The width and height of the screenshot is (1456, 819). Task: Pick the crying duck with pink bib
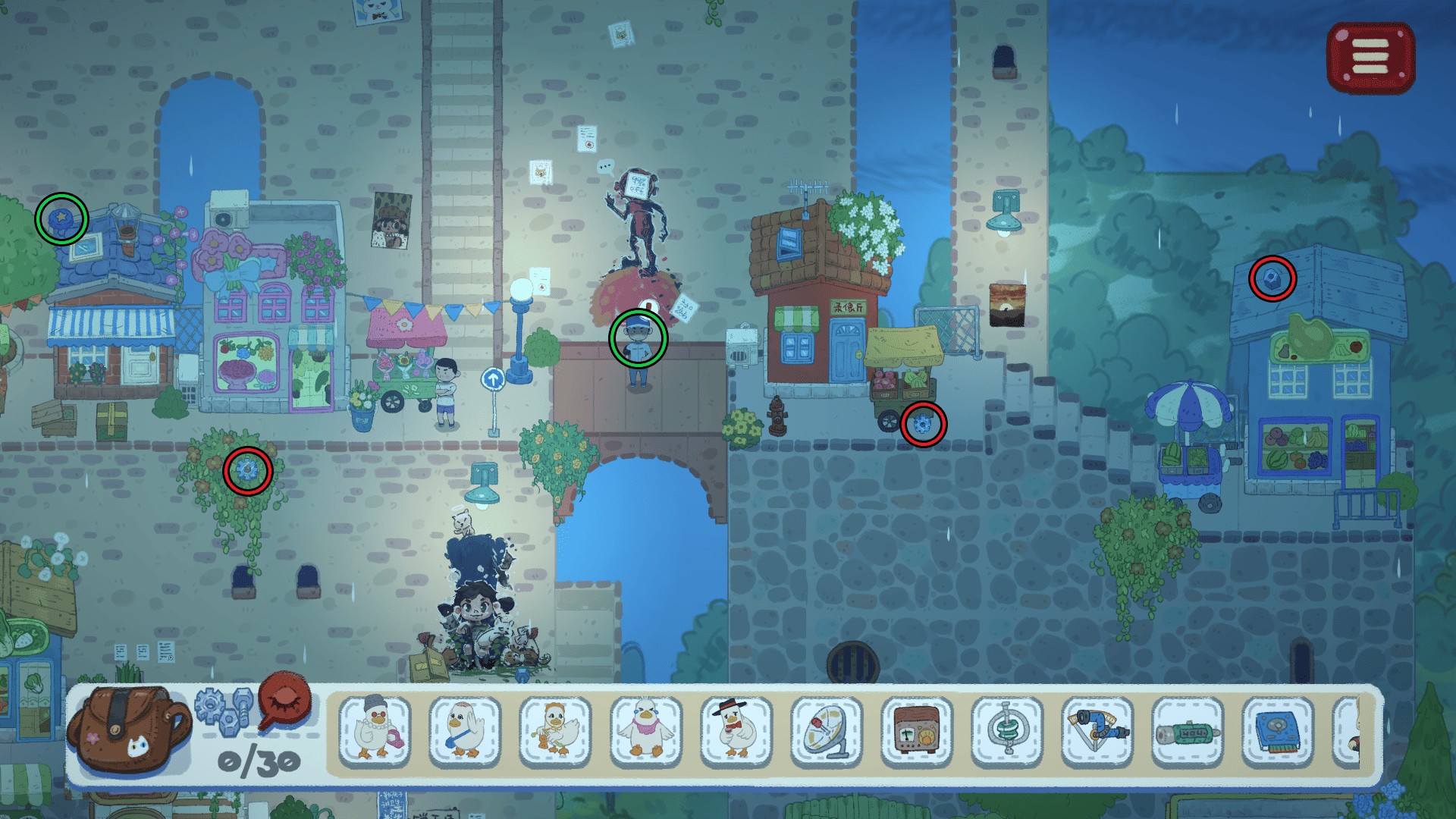click(x=645, y=730)
